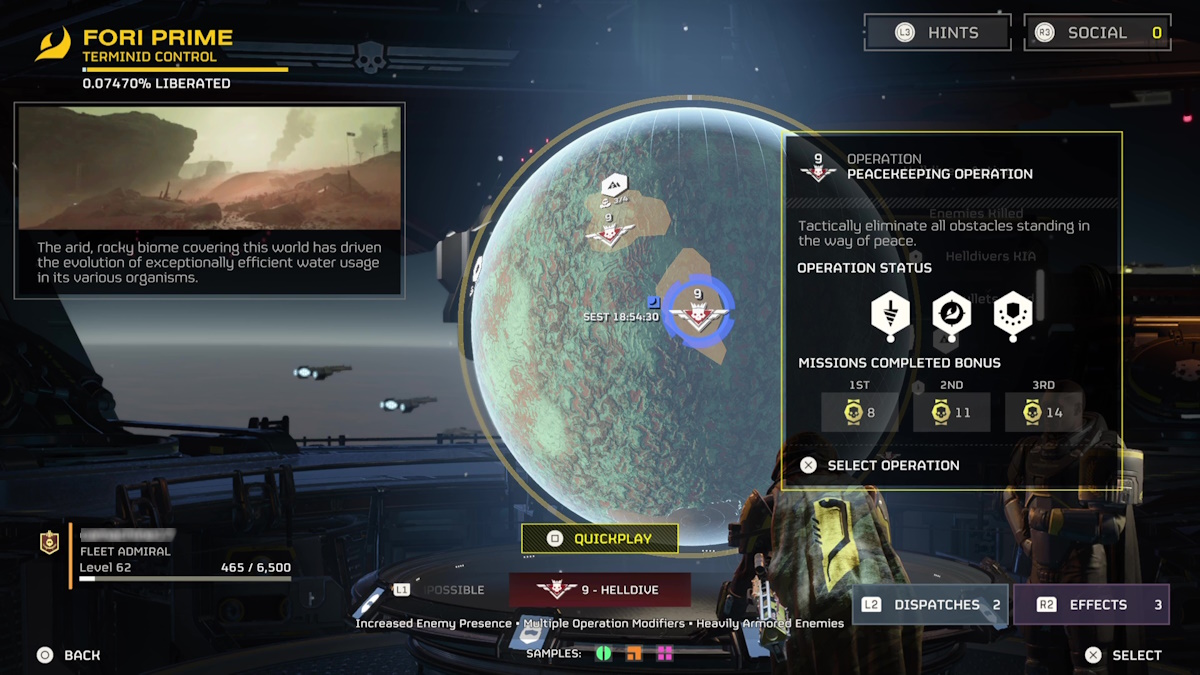Select the third operation mission icon
The width and height of the screenshot is (1200, 675).
tap(1012, 314)
